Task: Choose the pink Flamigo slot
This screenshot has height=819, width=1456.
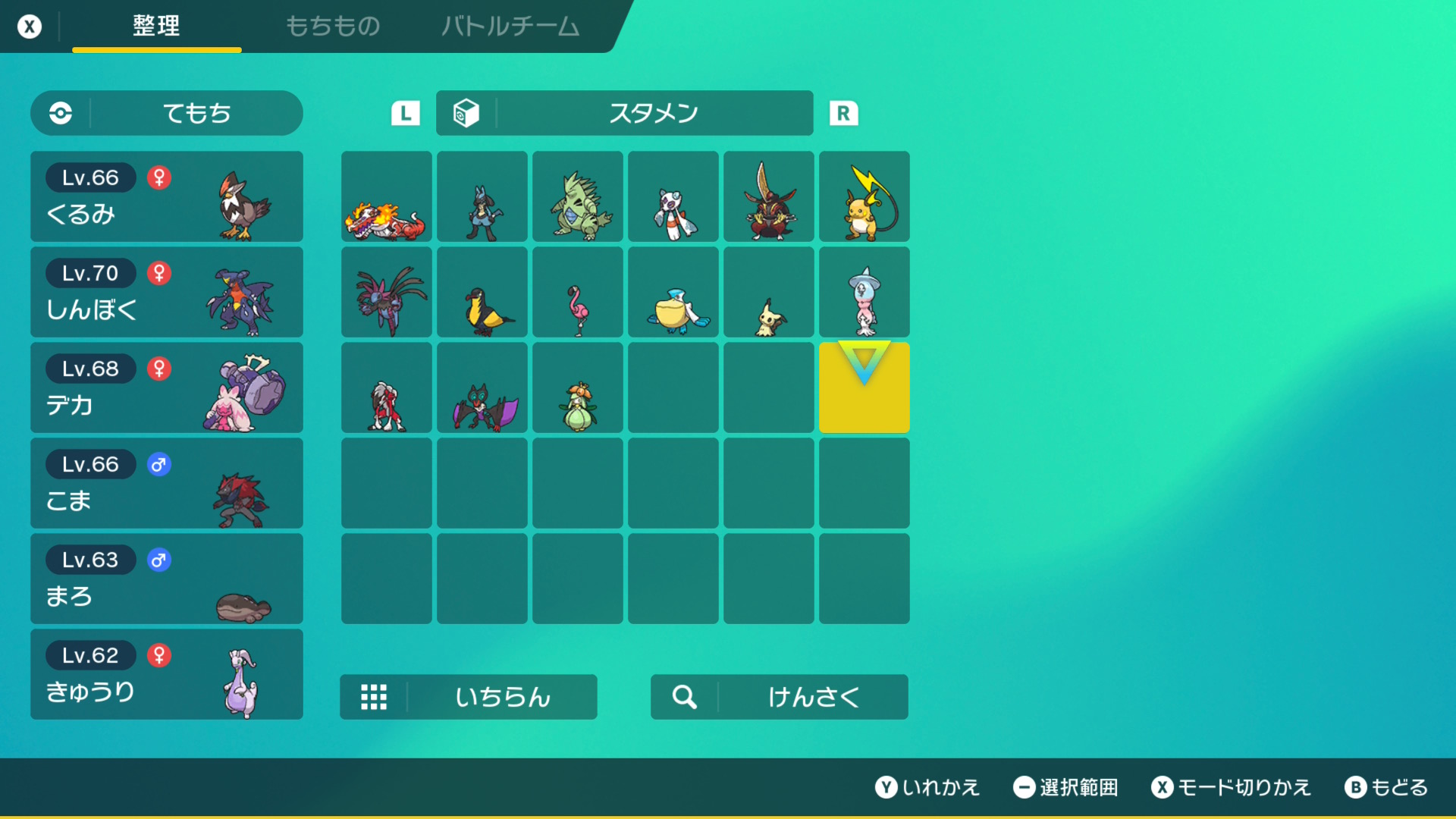Action: [x=578, y=293]
